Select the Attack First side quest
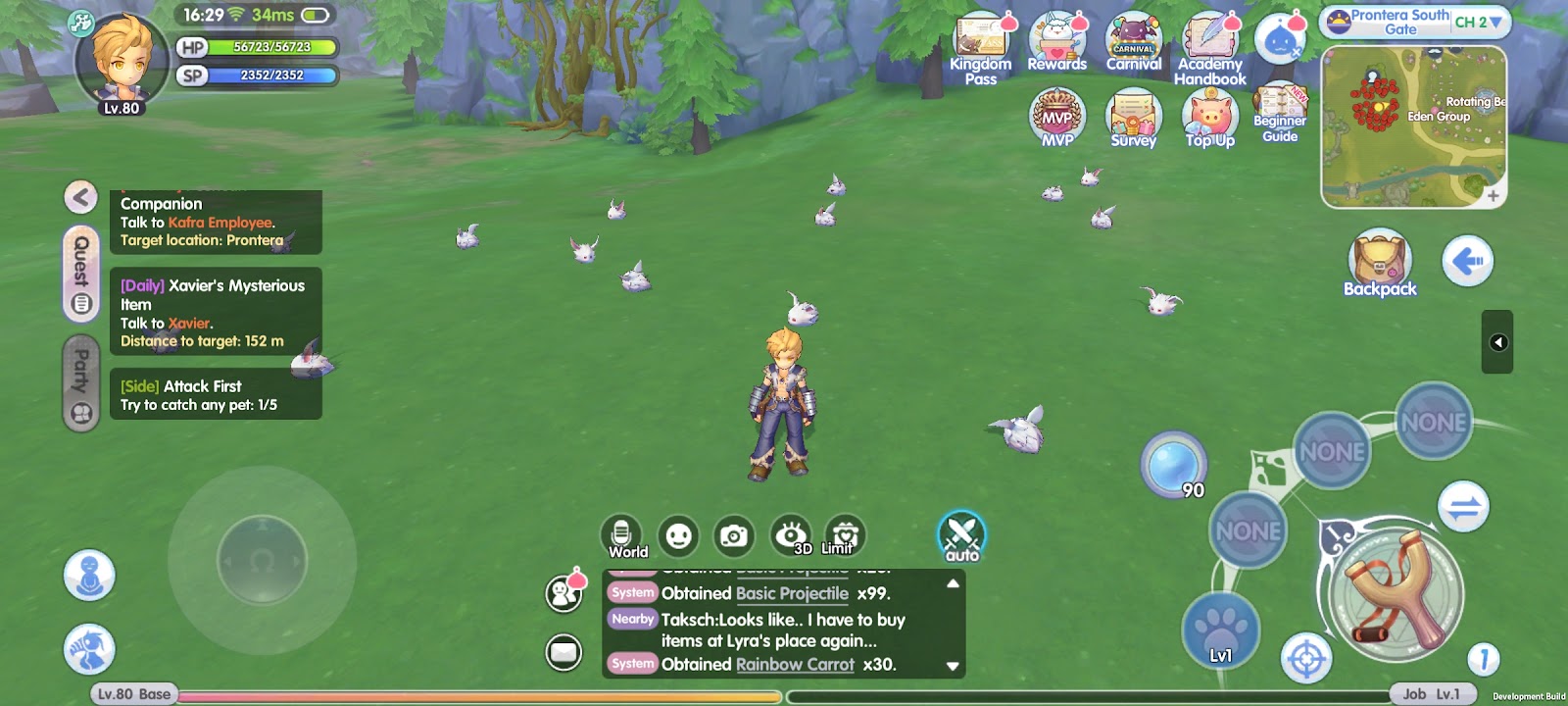The width and height of the screenshot is (1568, 706). coord(216,395)
